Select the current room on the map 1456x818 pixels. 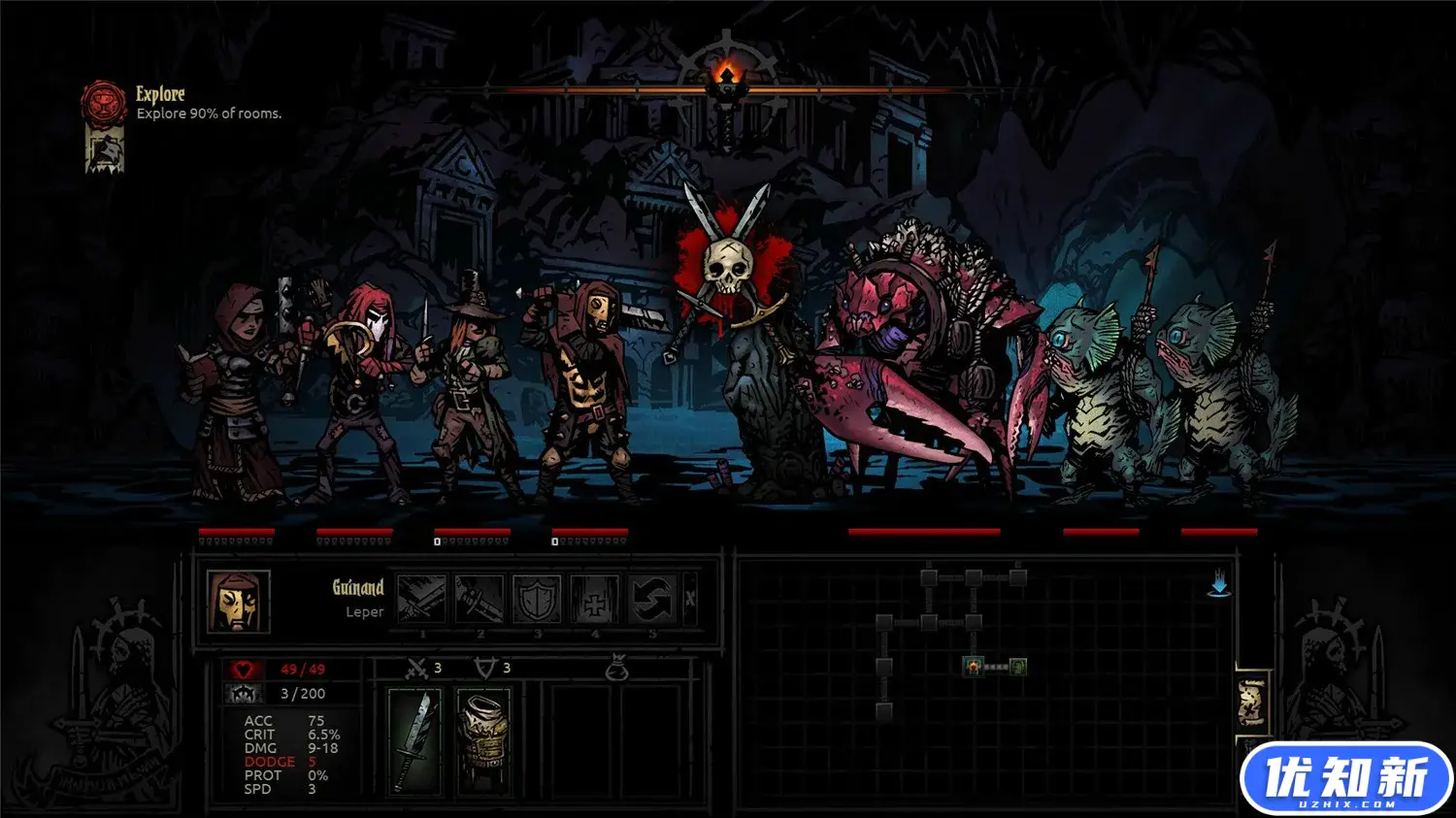974,667
